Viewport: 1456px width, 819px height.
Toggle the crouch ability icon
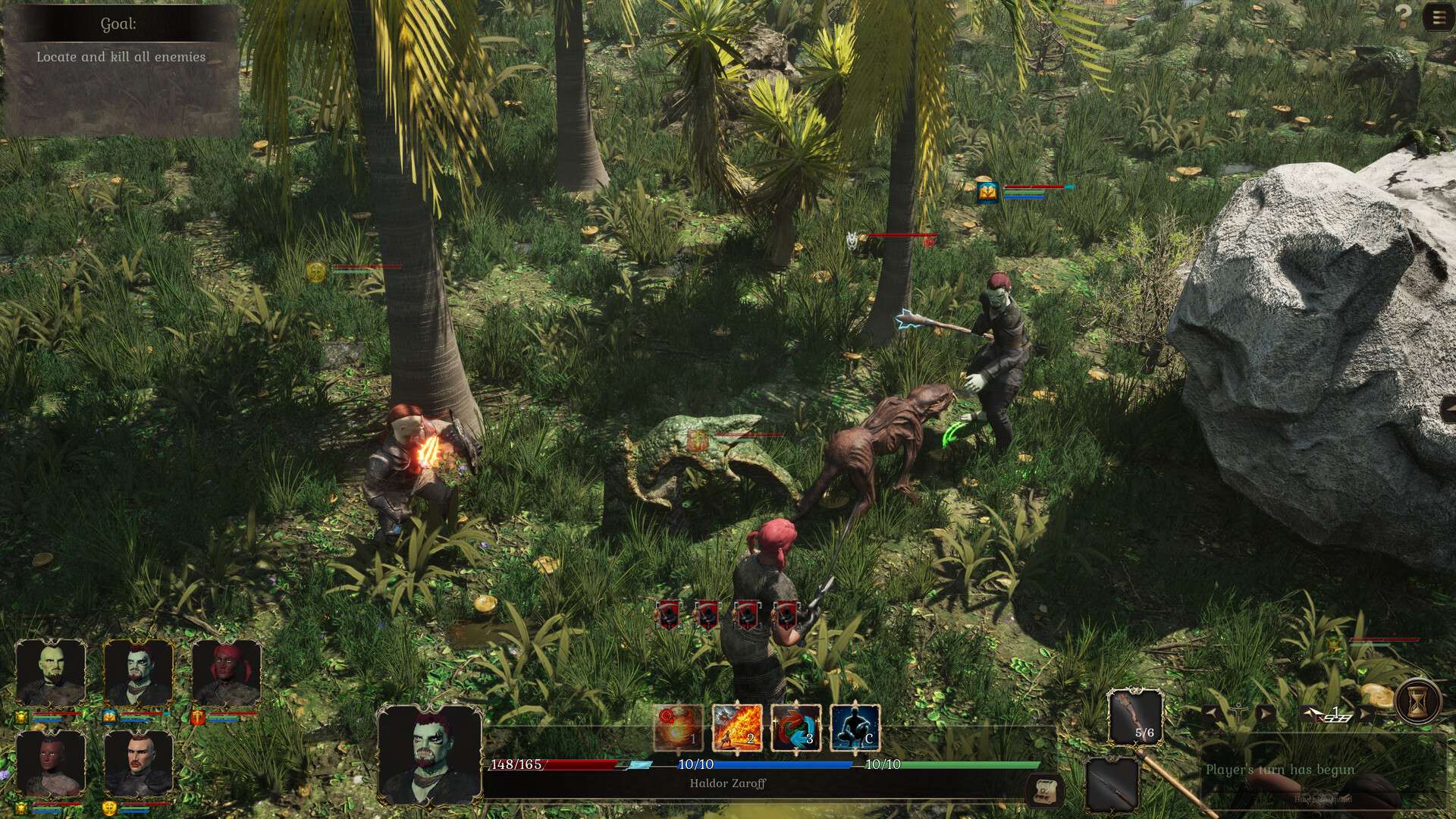coord(855,728)
